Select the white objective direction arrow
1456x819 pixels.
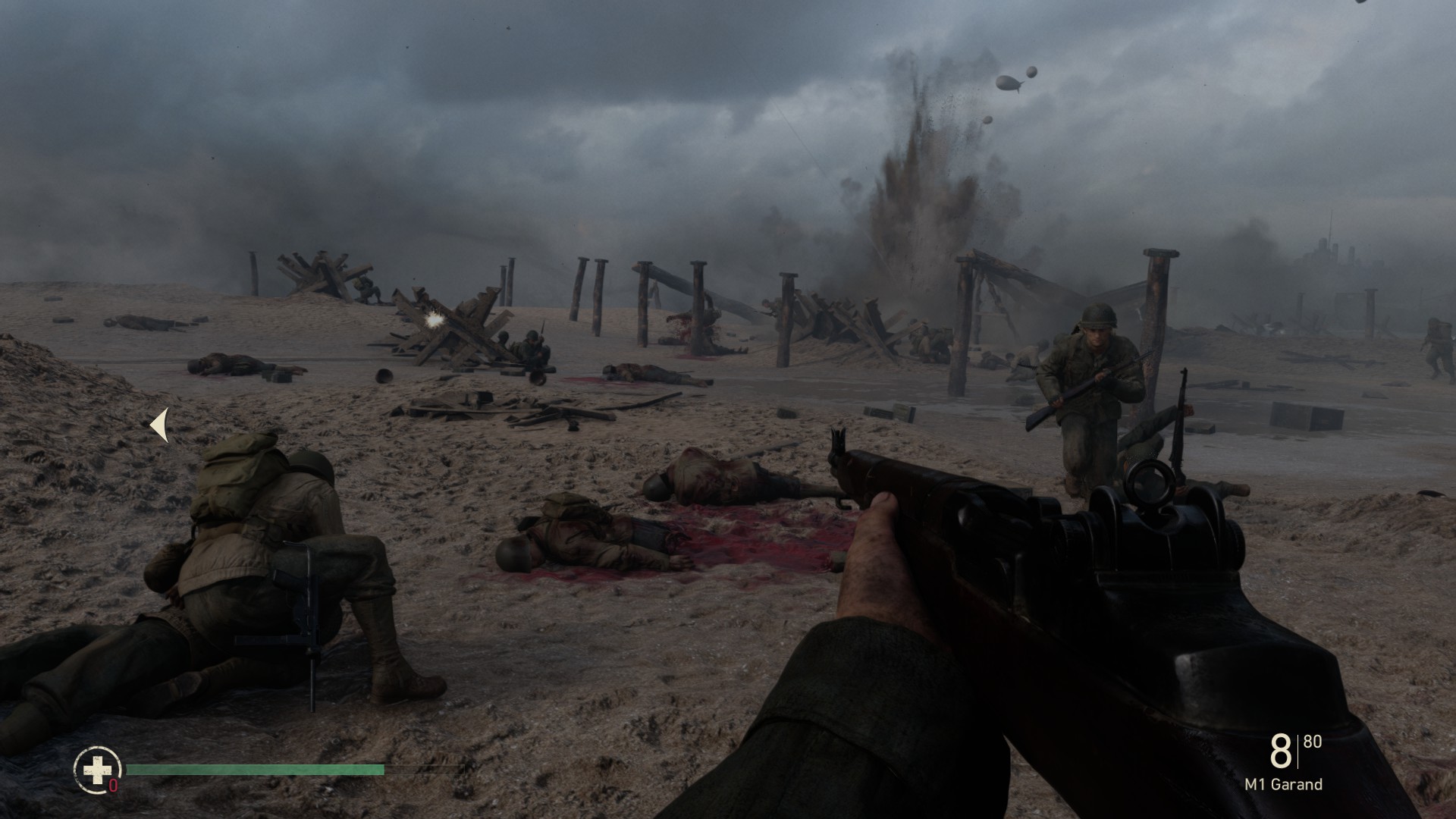coord(159,425)
